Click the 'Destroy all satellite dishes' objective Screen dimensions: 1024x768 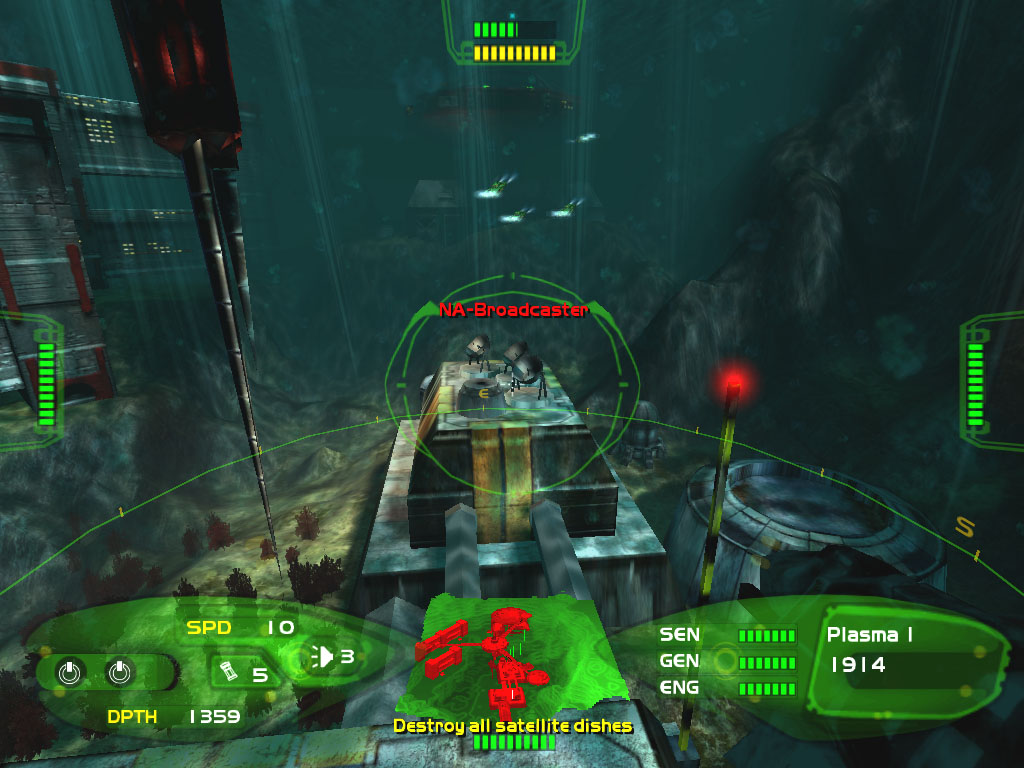[512, 725]
